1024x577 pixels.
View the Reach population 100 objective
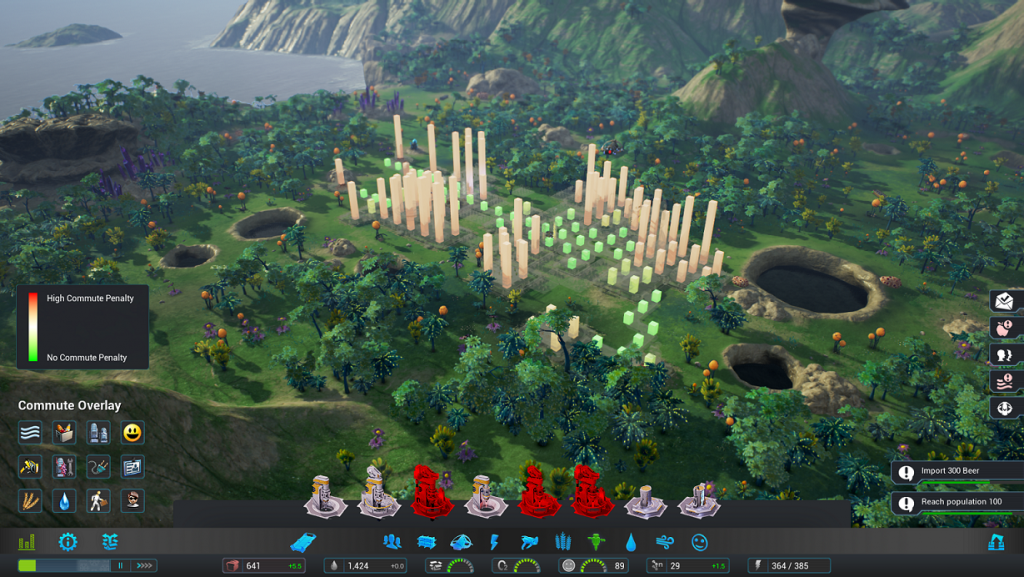[957, 503]
